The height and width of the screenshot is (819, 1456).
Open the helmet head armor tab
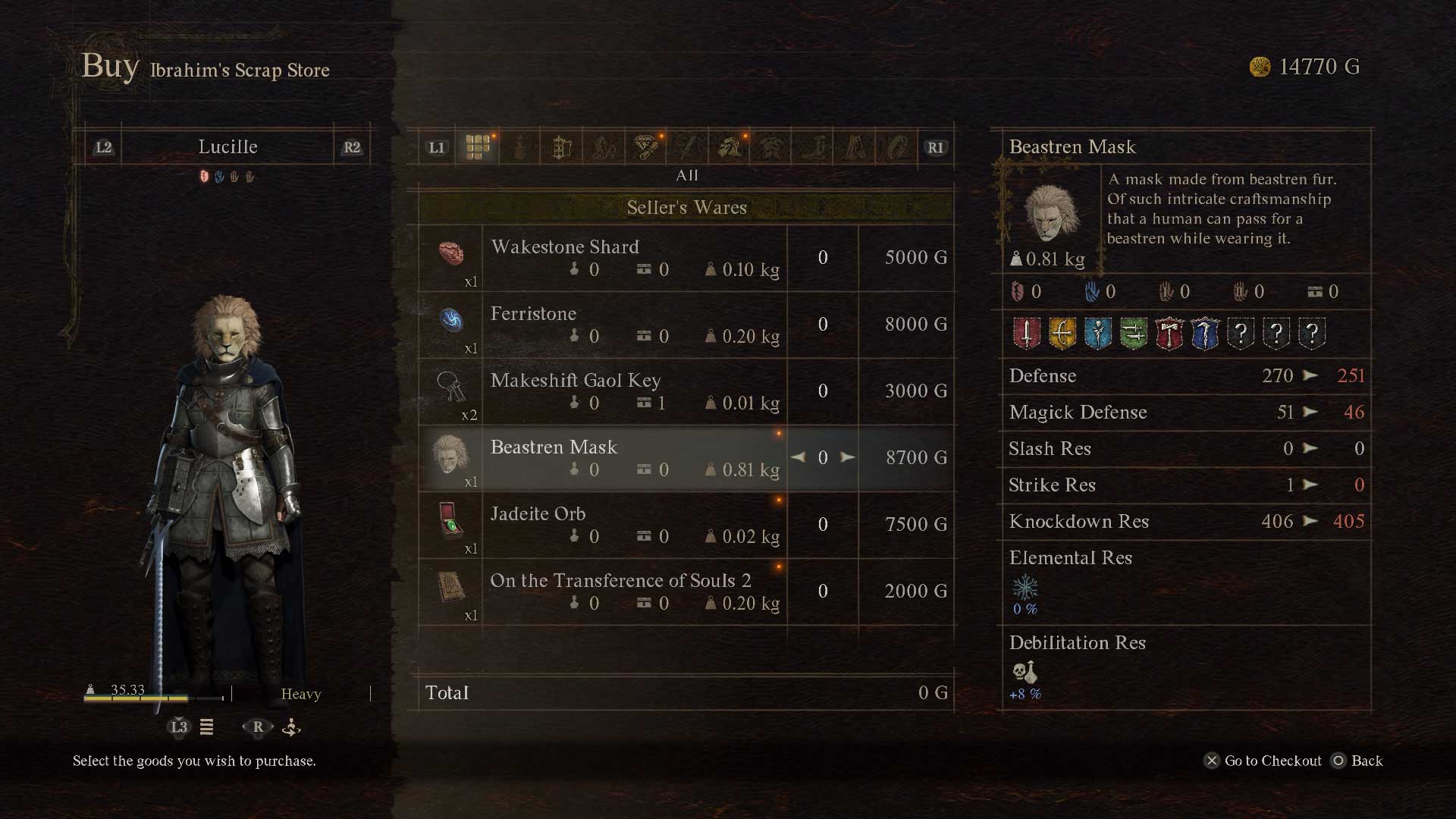pyautogui.click(x=730, y=147)
